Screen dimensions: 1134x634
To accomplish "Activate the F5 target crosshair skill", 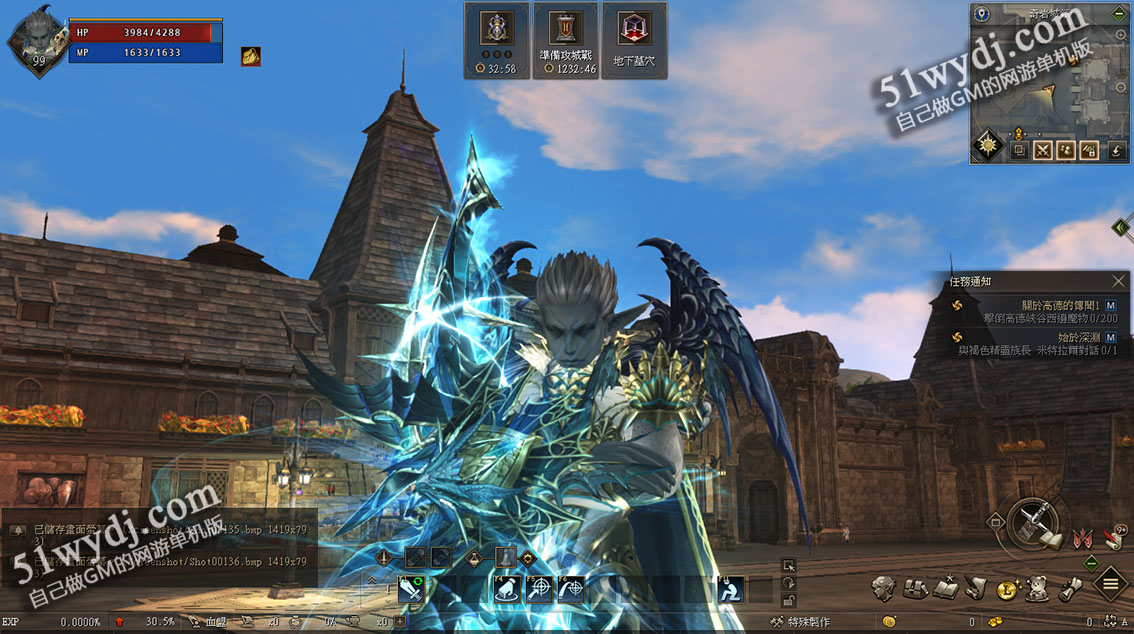I will 540,590.
